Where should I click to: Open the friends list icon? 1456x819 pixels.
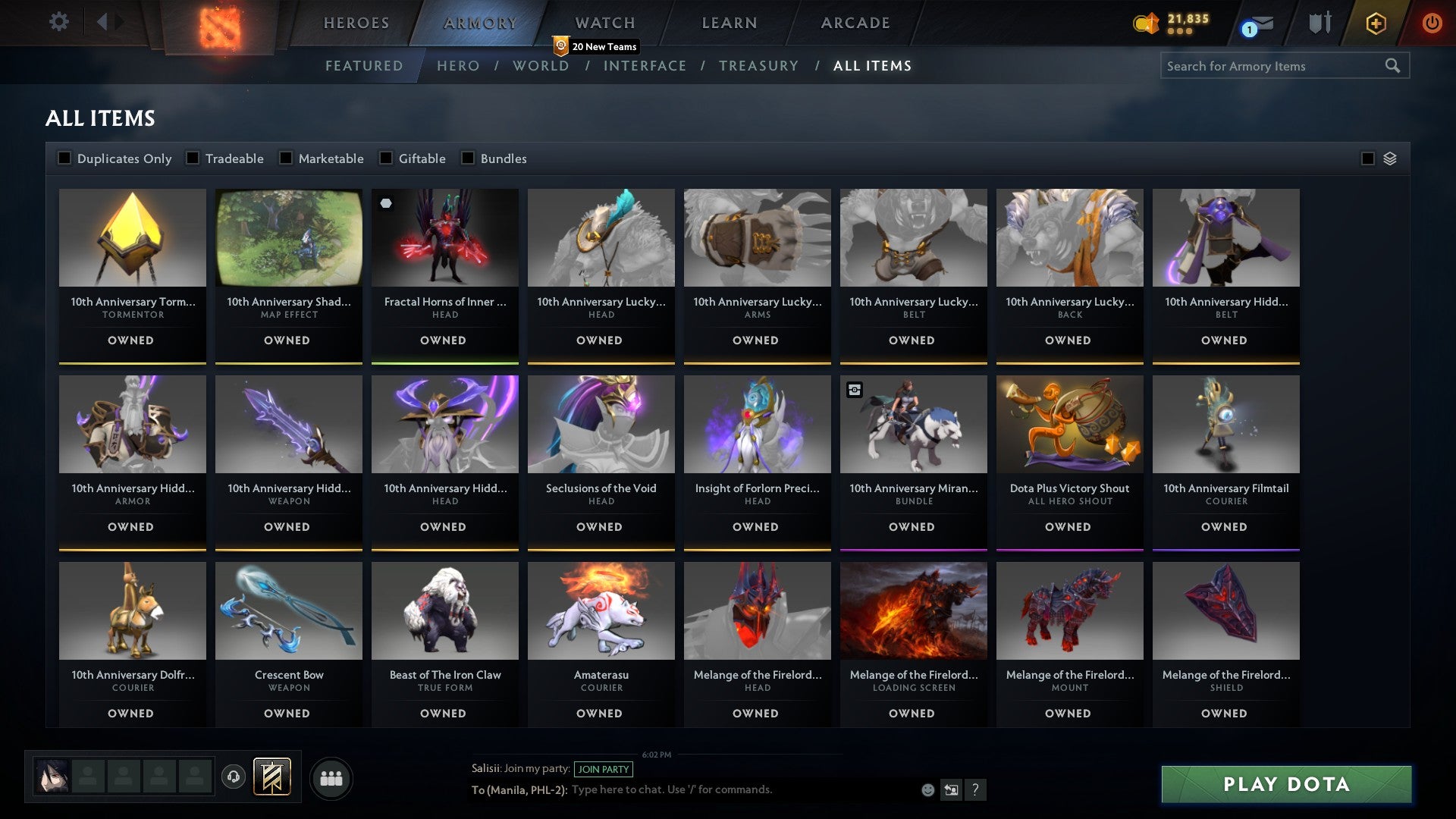tap(331, 777)
